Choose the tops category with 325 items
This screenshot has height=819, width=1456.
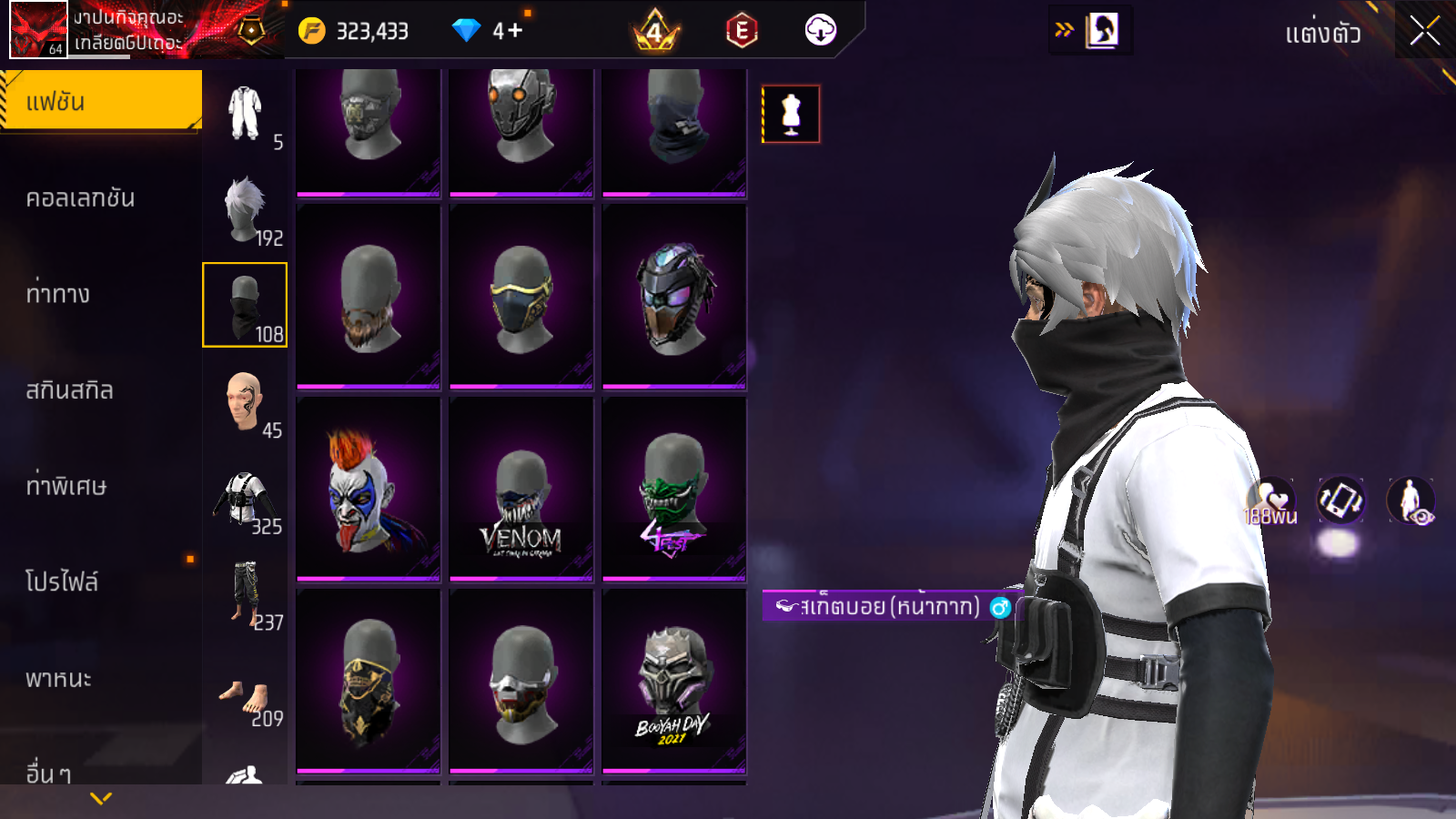(x=245, y=499)
